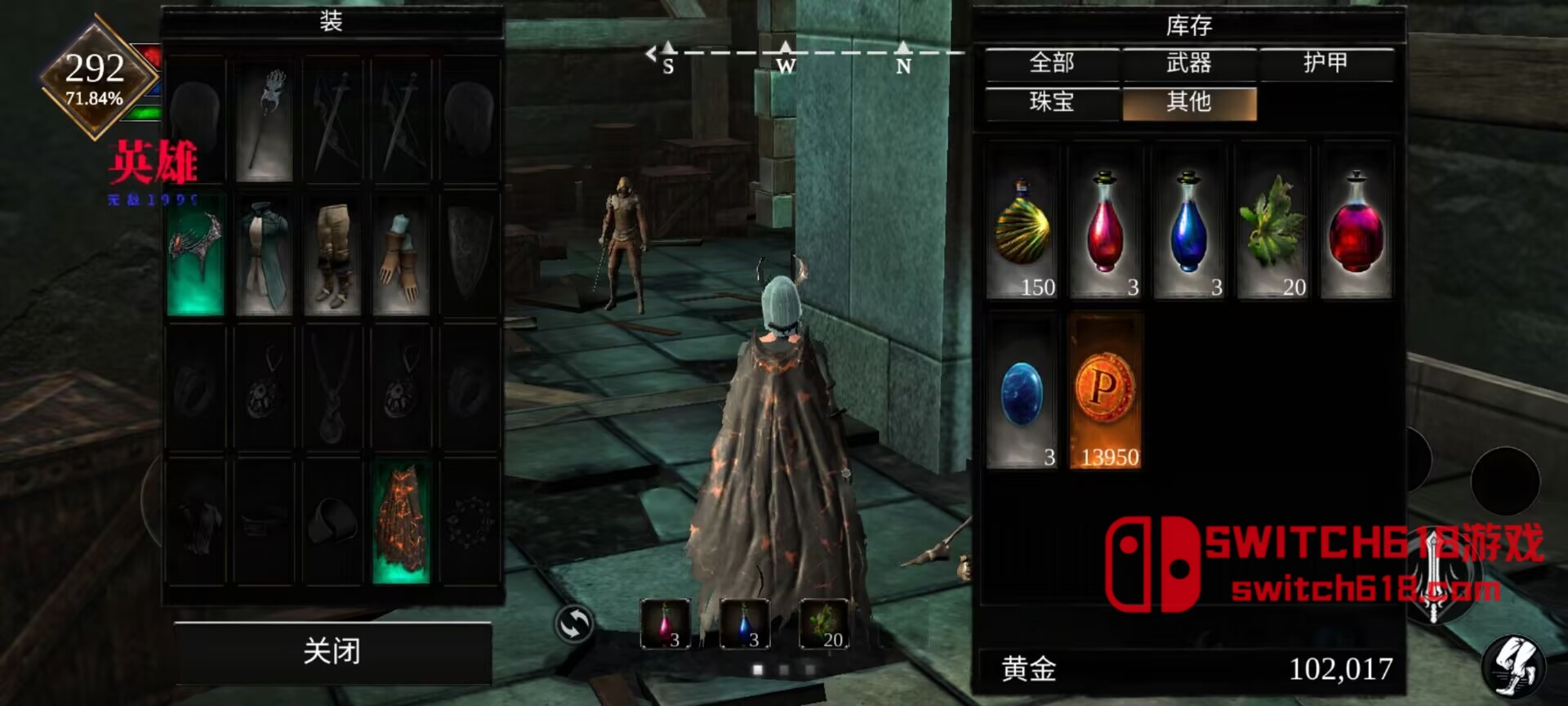This screenshot has width=1568, height=706.
Task: Select the 珠宝 jewelry tab
Action: (1051, 102)
